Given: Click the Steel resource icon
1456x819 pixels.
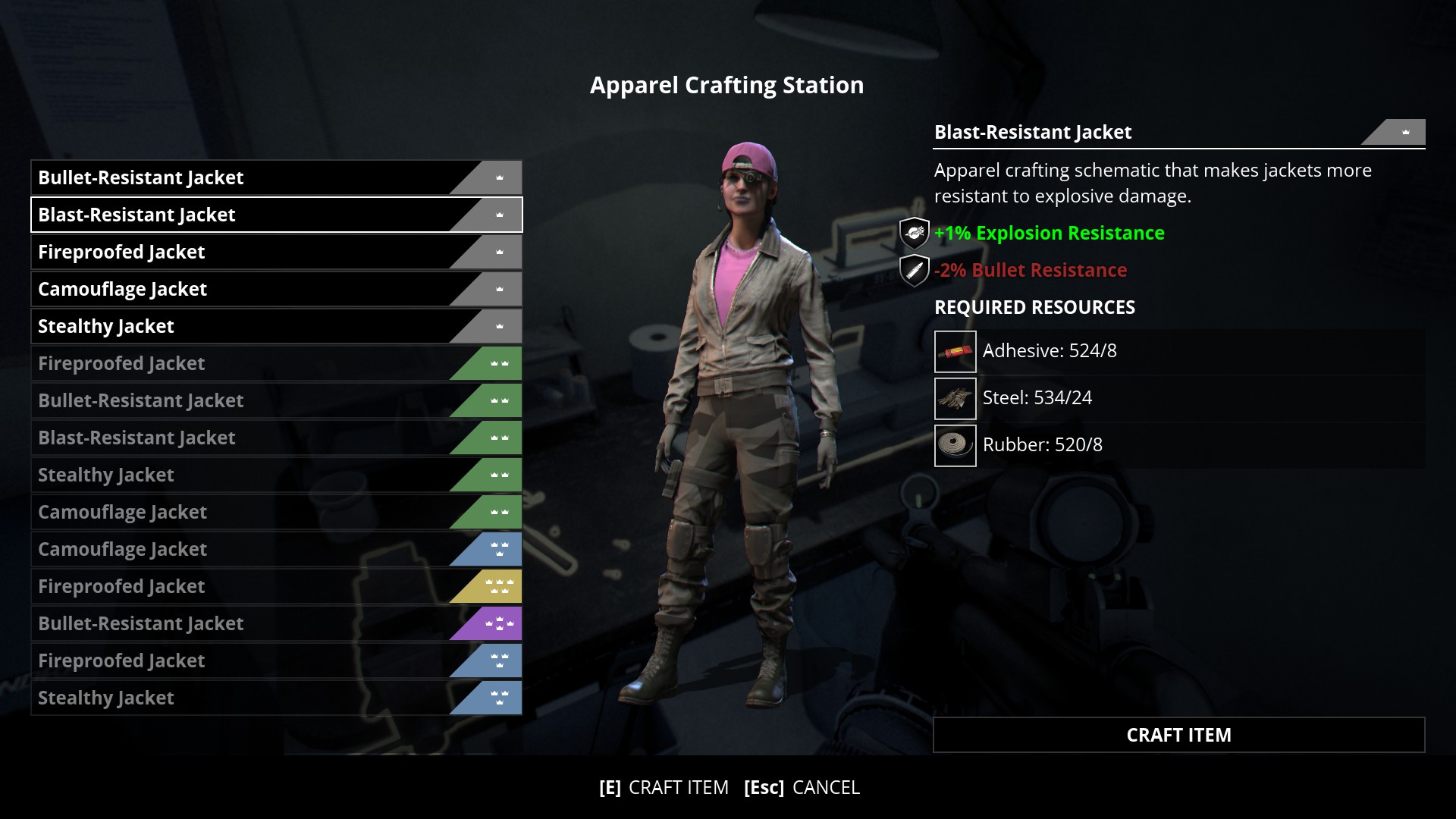Looking at the screenshot, I should click(955, 398).
